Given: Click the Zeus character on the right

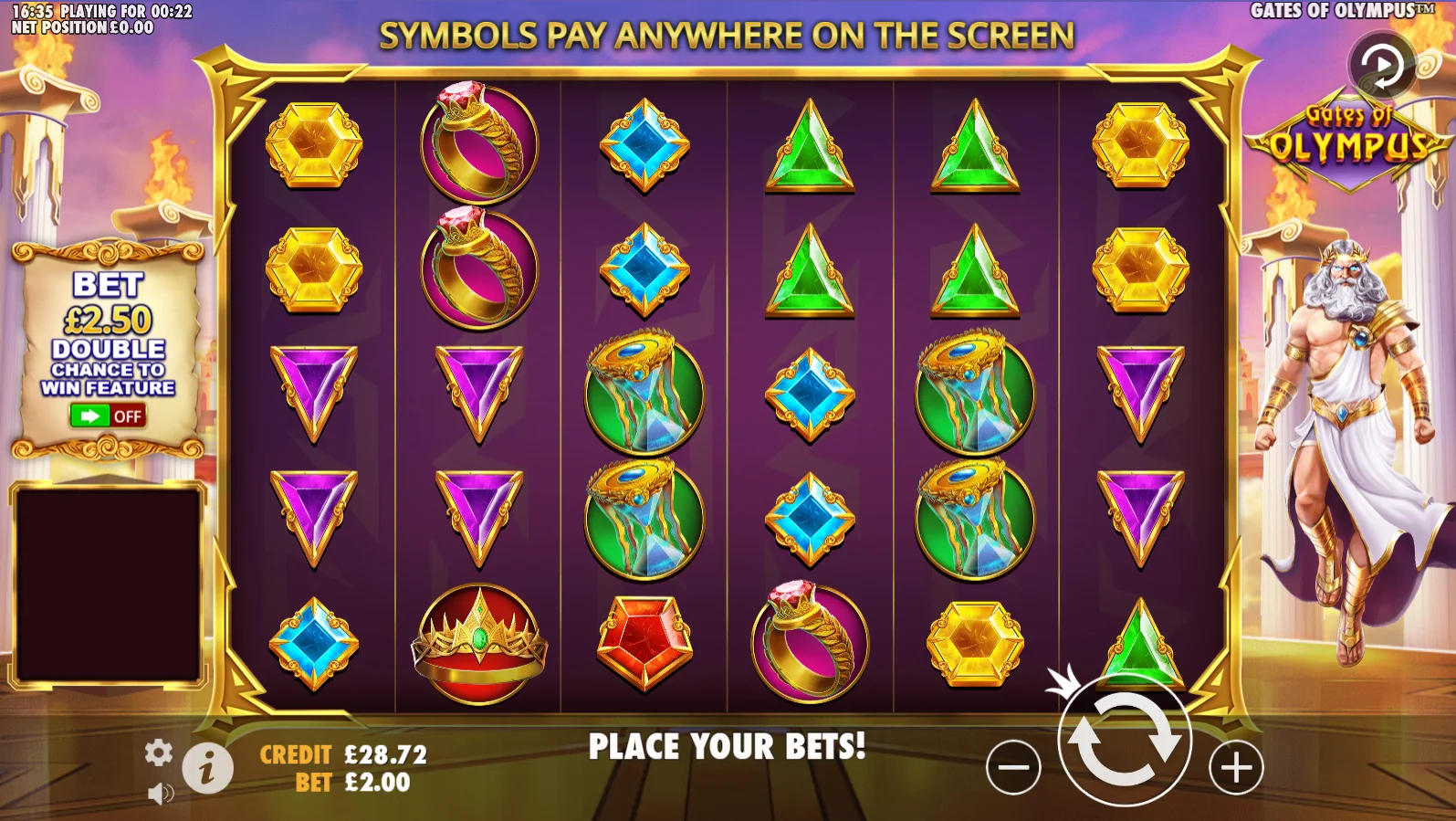Looking at the screenshot, I should (x=1351, y=411).
